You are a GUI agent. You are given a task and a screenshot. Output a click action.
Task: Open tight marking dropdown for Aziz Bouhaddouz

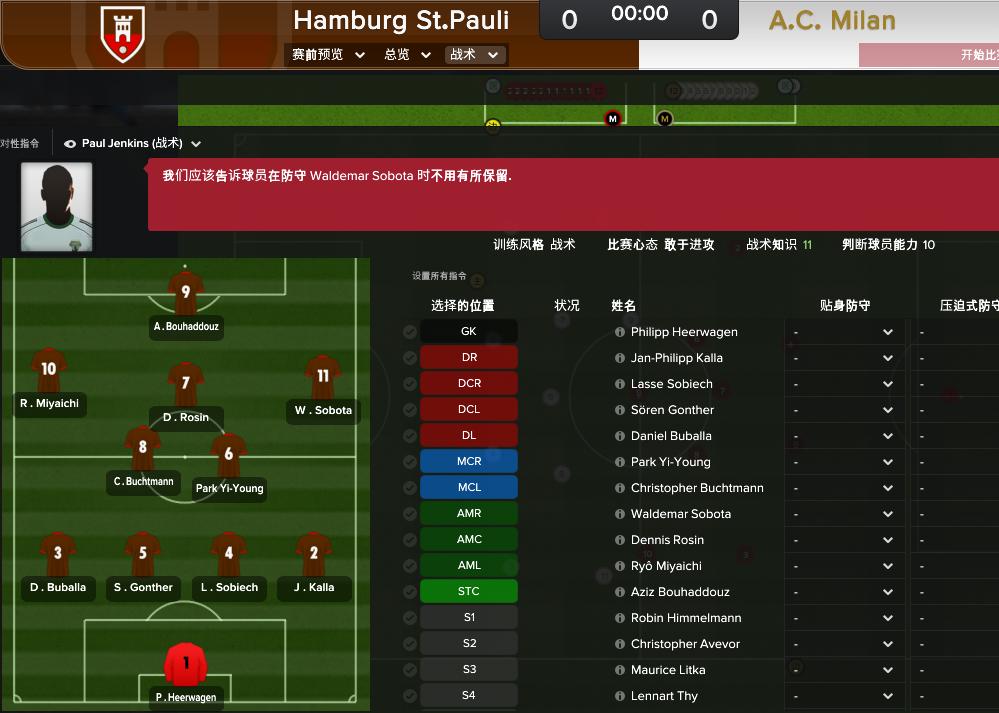tap(843, 592)
